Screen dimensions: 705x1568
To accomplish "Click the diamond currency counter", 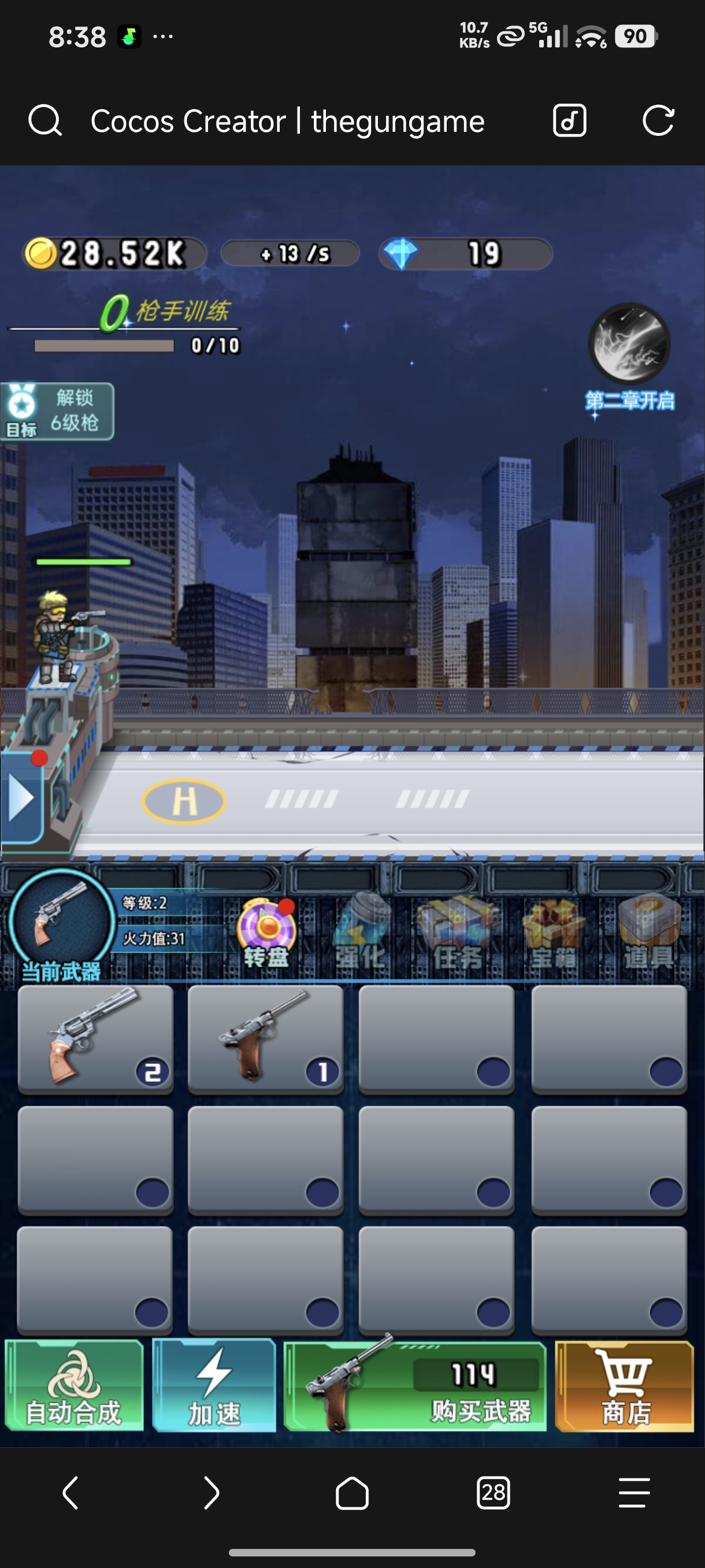I will pyautogui.click(x=466, y=254).
